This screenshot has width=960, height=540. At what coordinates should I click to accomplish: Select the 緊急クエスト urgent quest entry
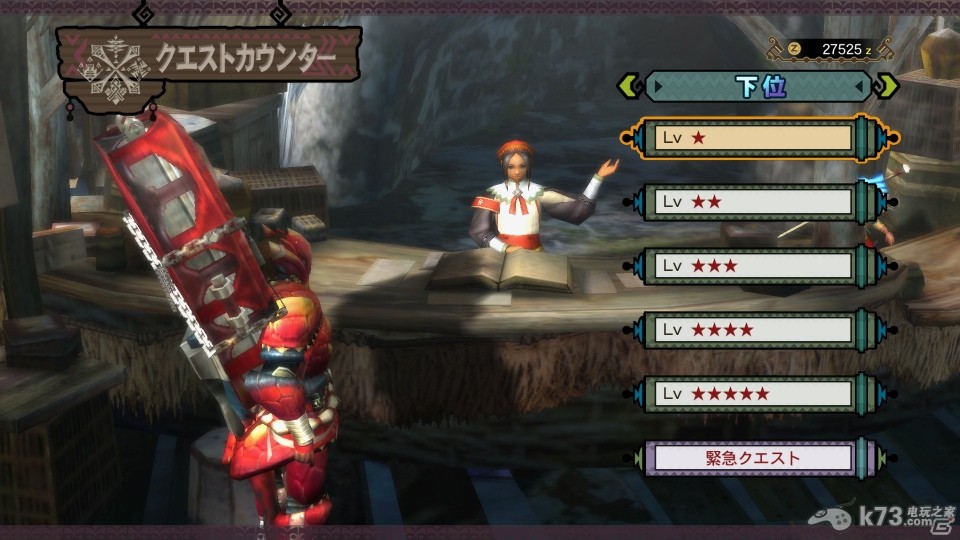pyautogui.click(x=755, y=458)
